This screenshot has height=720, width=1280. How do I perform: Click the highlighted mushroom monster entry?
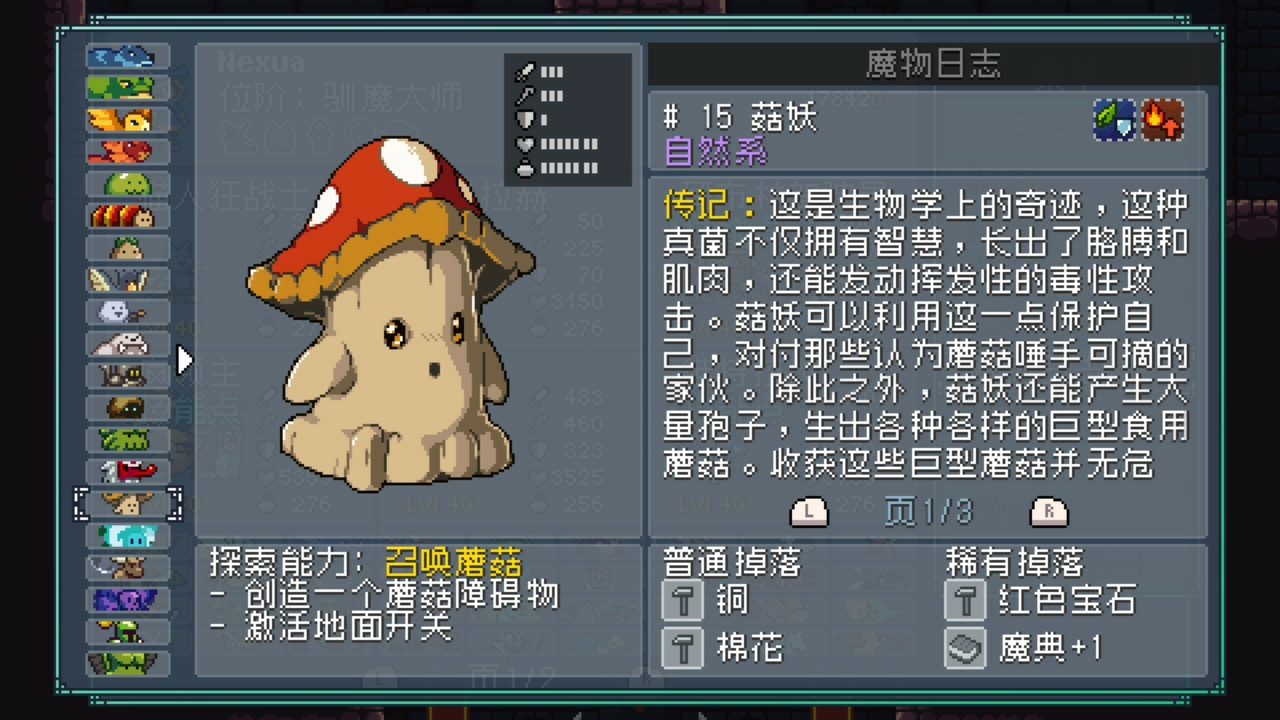[127, 503]
